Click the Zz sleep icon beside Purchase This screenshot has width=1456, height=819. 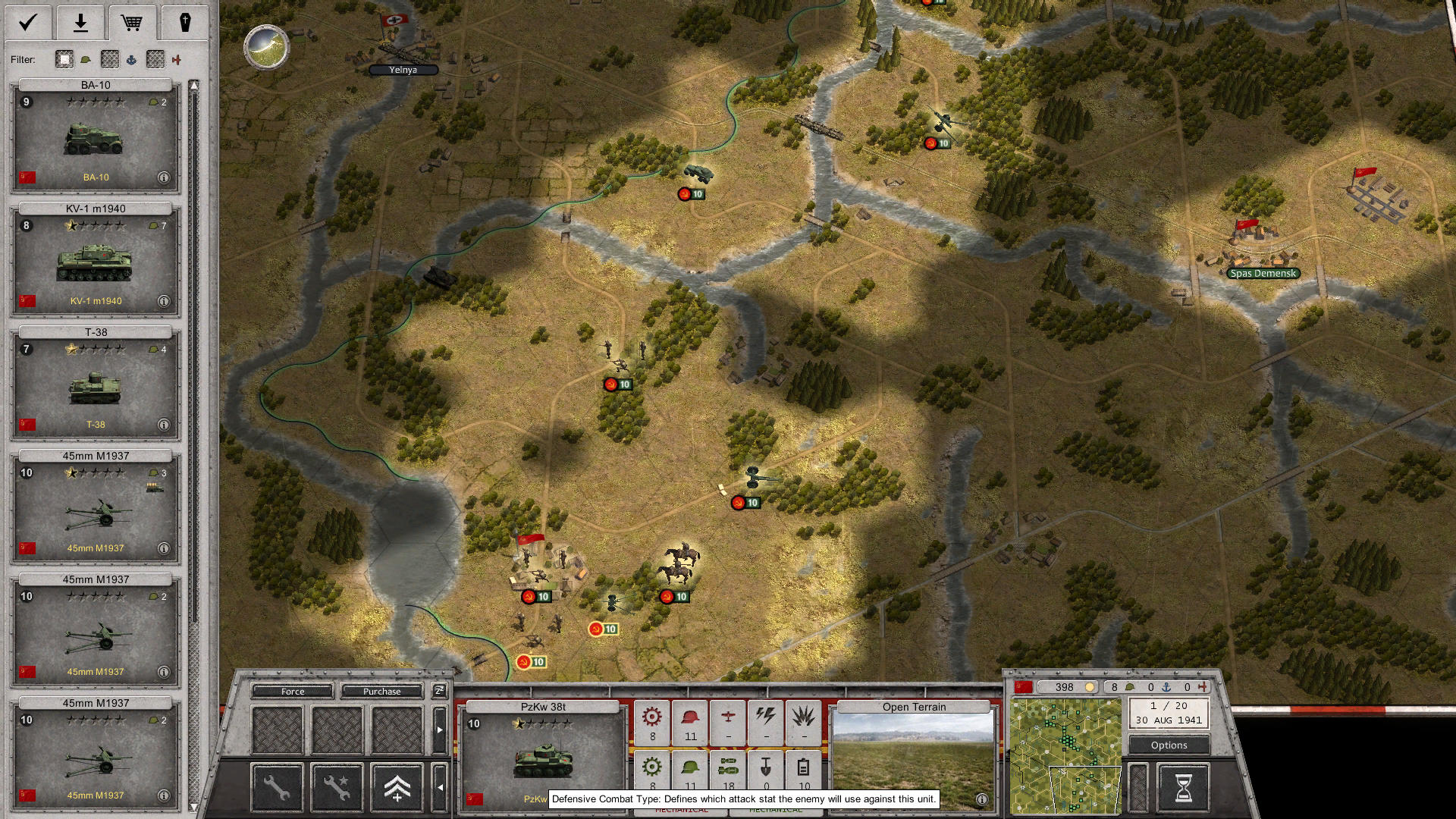click(438, 691)
